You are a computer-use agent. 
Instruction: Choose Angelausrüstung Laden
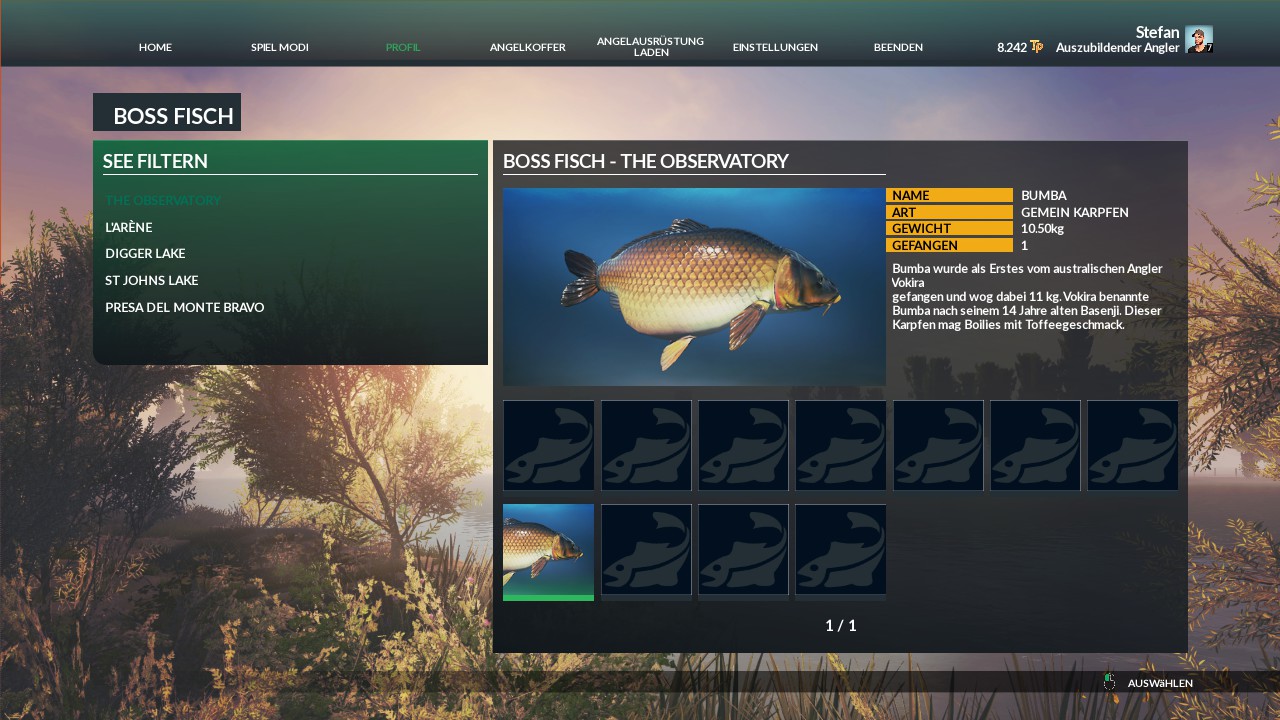(x=650, y=46)
